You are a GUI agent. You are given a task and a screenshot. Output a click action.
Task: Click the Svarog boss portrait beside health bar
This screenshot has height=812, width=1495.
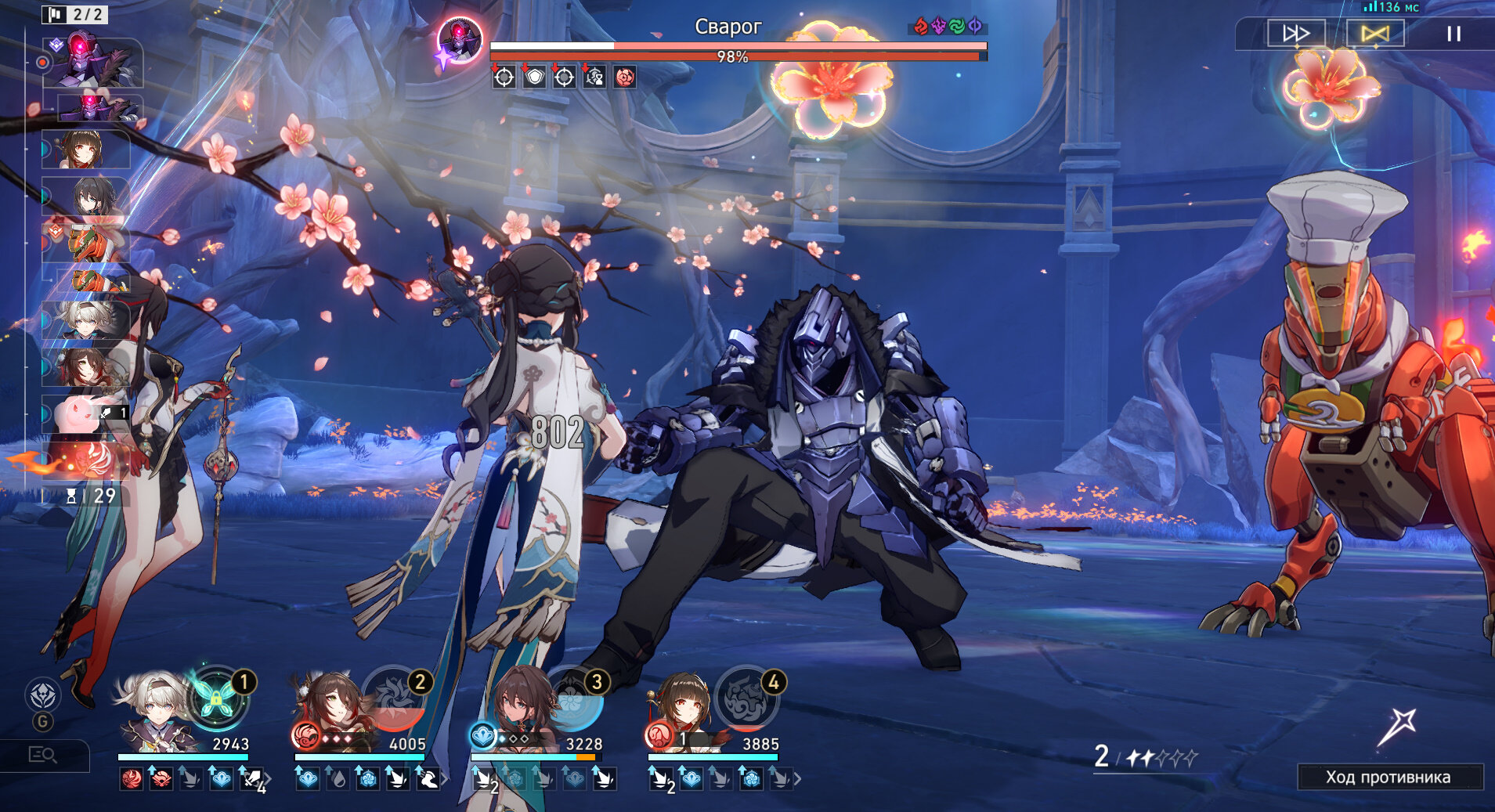tap(460, 39)
